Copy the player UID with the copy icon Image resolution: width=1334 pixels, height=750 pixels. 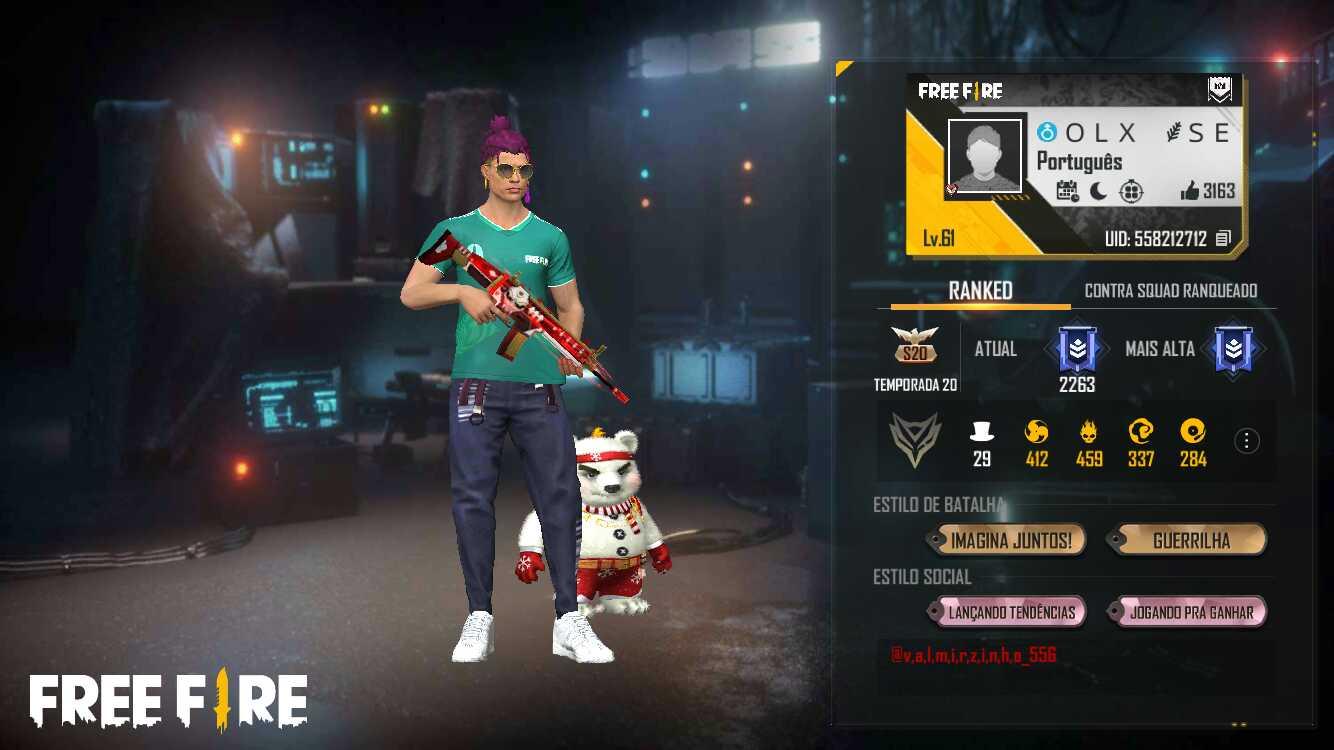(x=1223, y=239)
